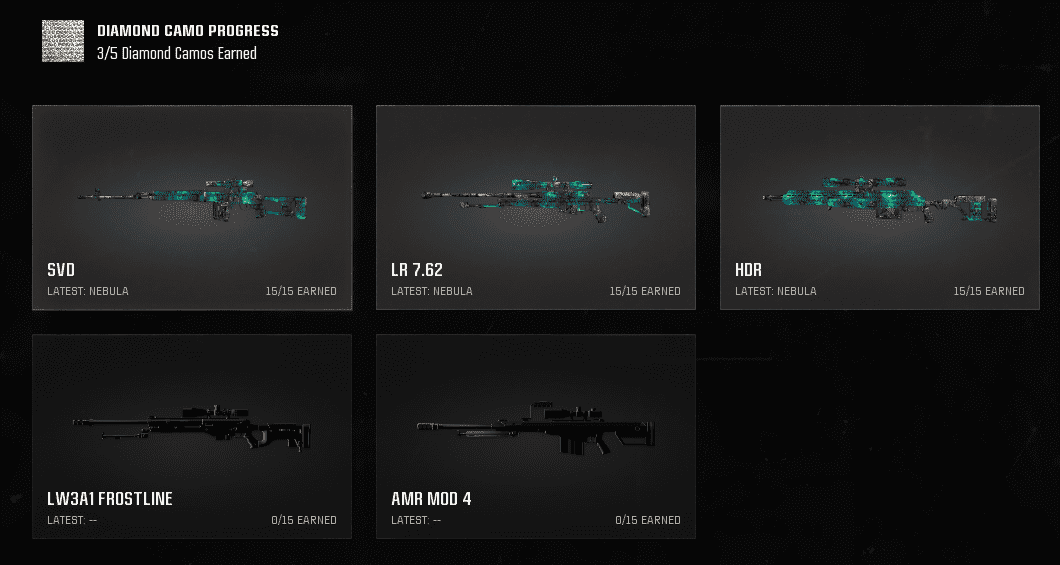Click the Diamond camo swatch icon
The height and width of the screenshot is (565, 1060).
coord(63,41)
